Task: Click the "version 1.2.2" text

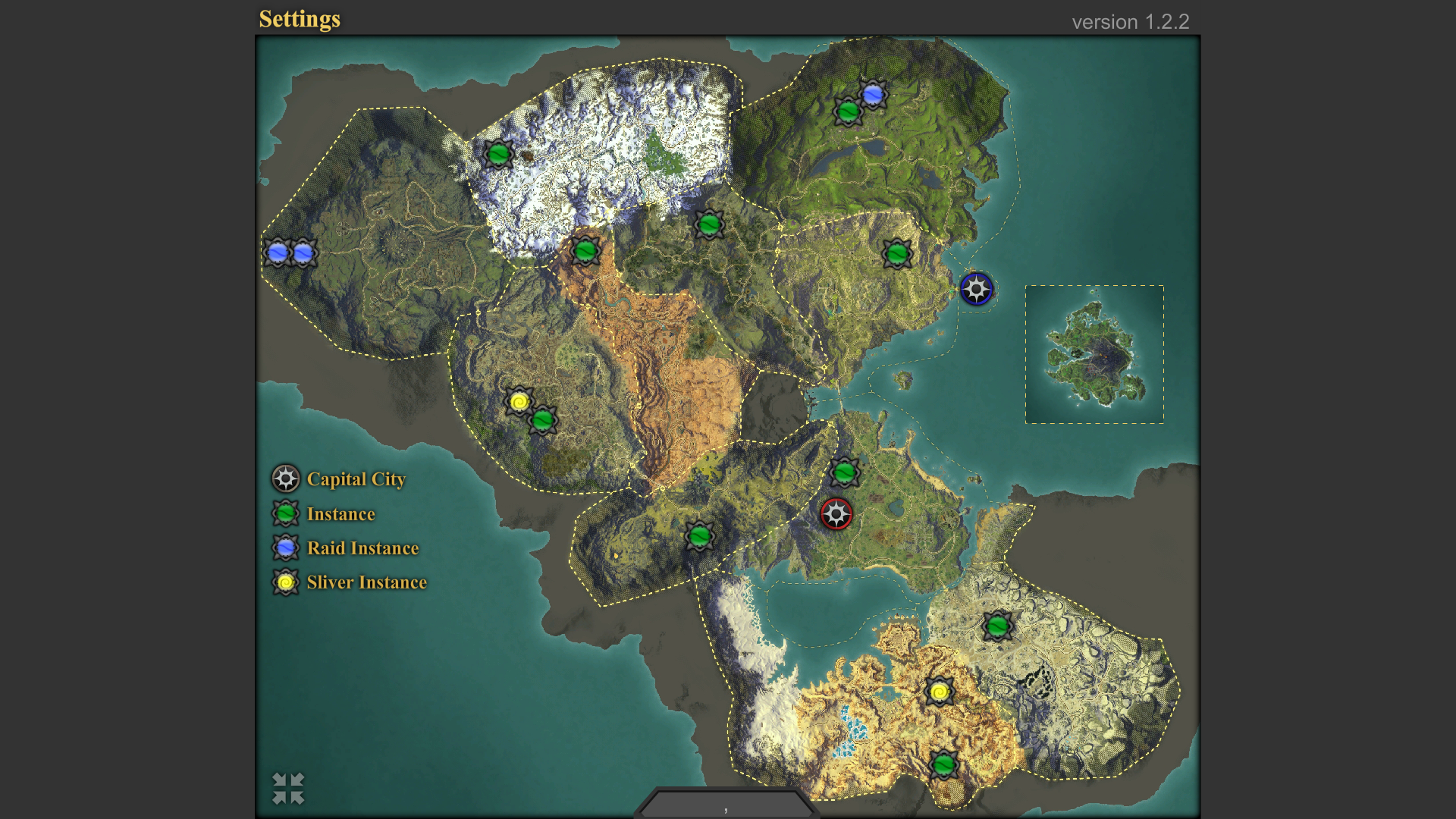Action: [1131, 22]
